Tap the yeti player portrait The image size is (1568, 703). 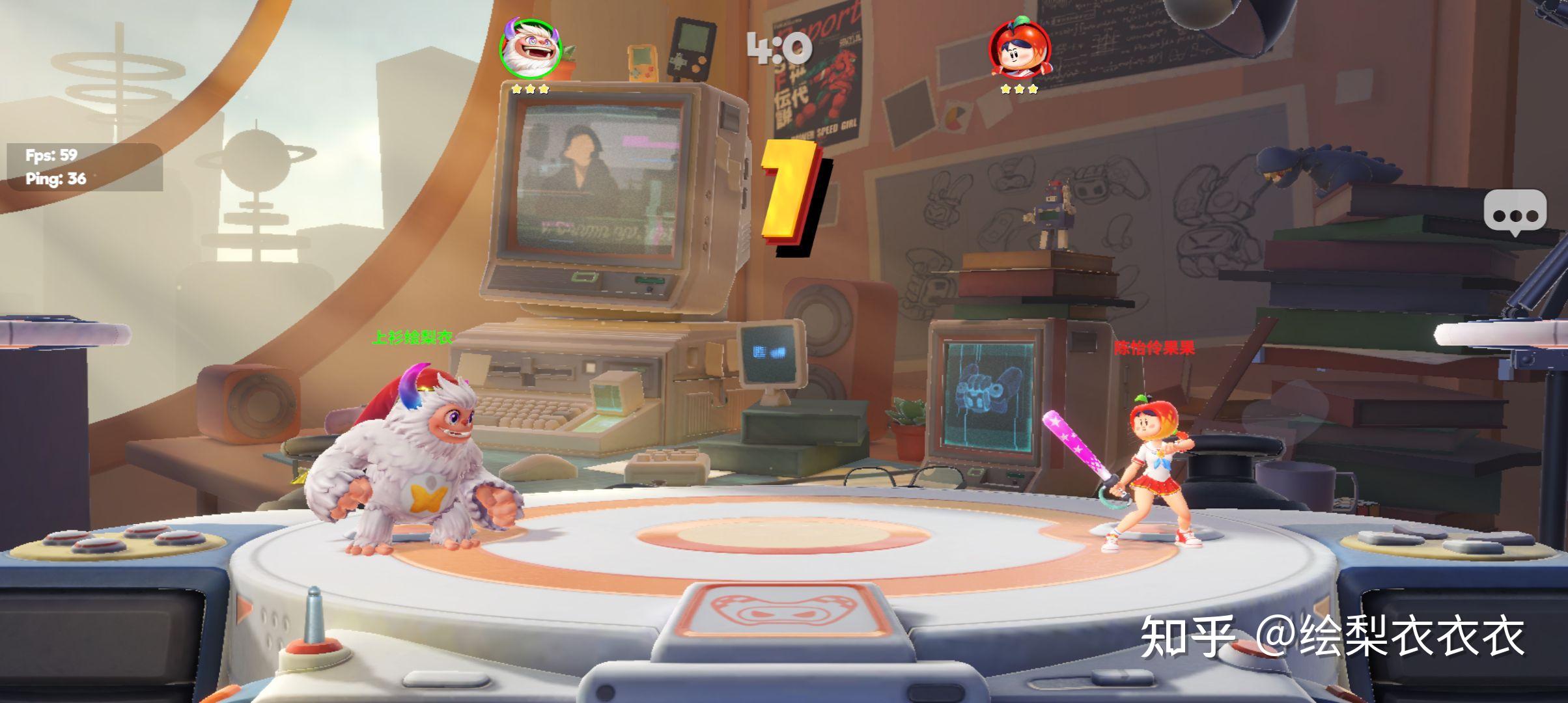530,49
